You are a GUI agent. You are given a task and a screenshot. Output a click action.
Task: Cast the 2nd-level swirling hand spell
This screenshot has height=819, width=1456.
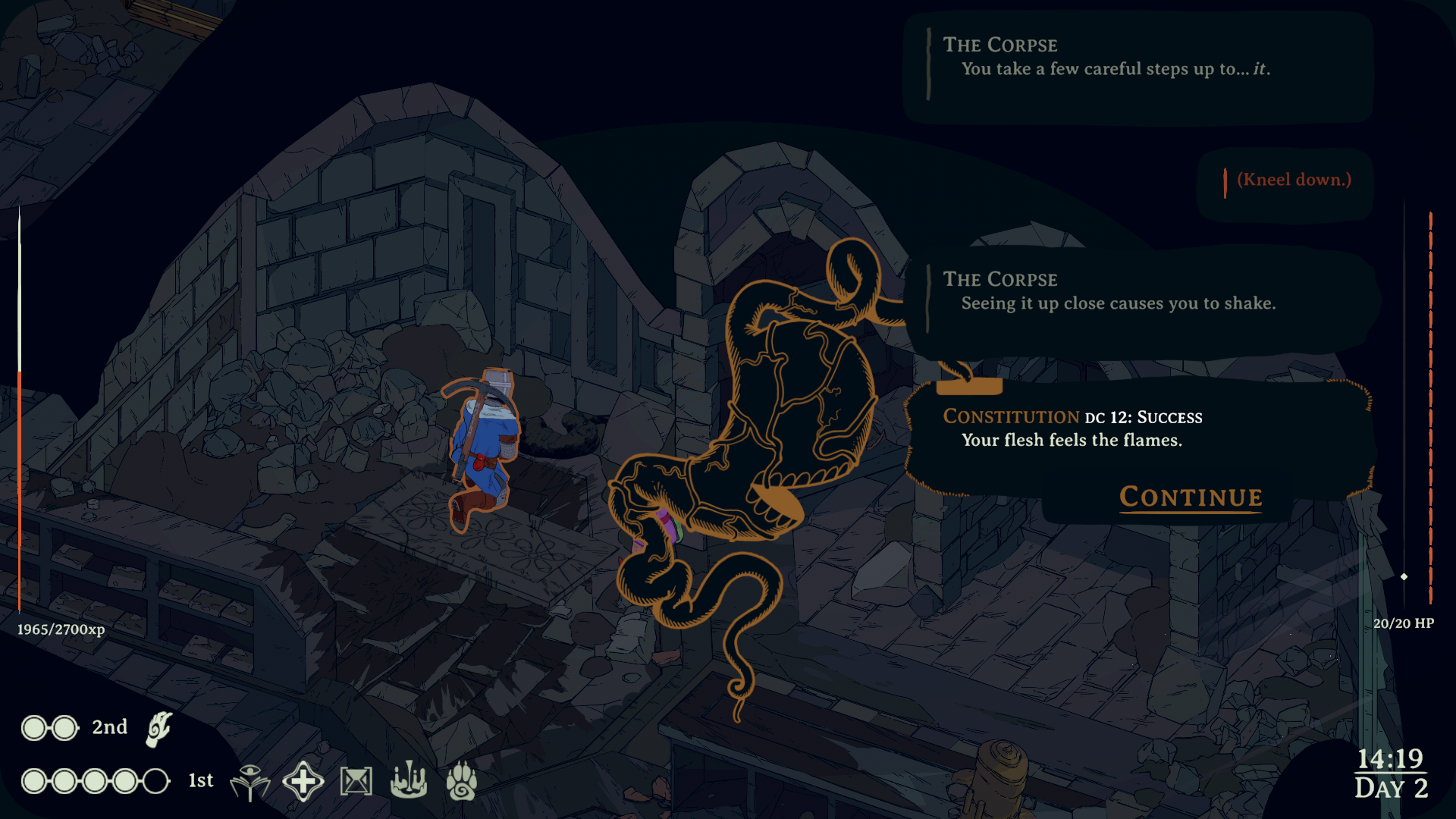point(158,729)
